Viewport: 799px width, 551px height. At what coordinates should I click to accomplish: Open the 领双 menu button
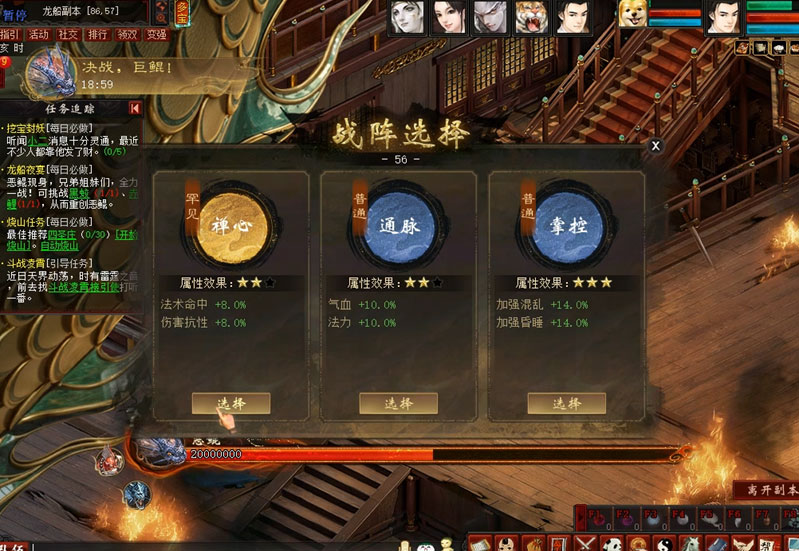[x=128, y=34]
